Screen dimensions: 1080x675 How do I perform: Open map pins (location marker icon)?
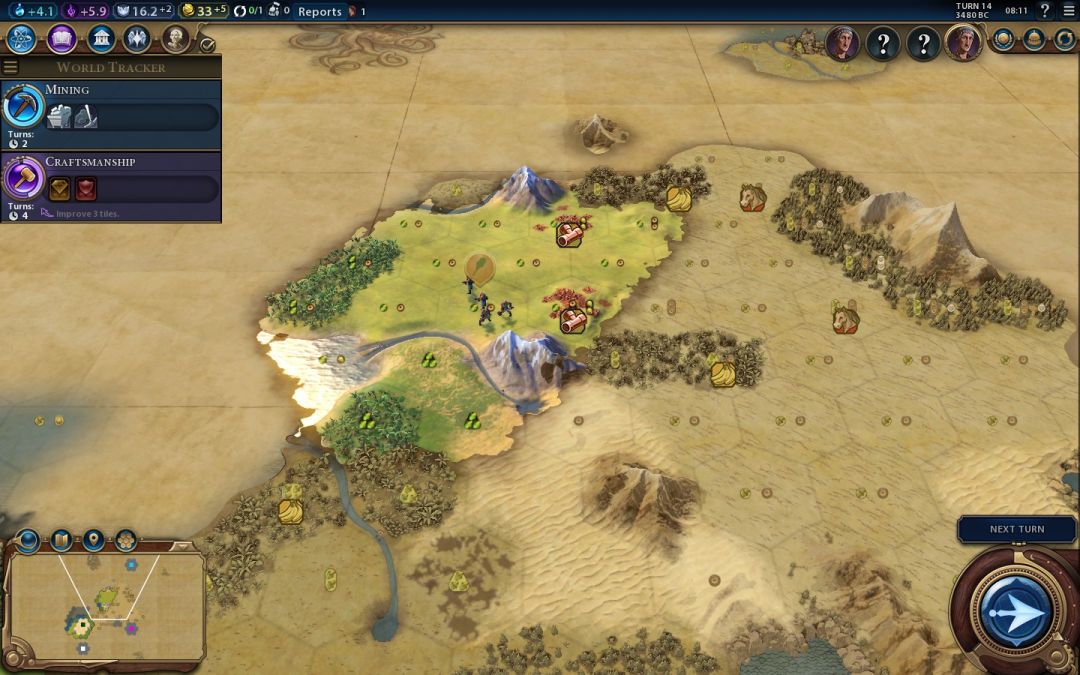94,540
